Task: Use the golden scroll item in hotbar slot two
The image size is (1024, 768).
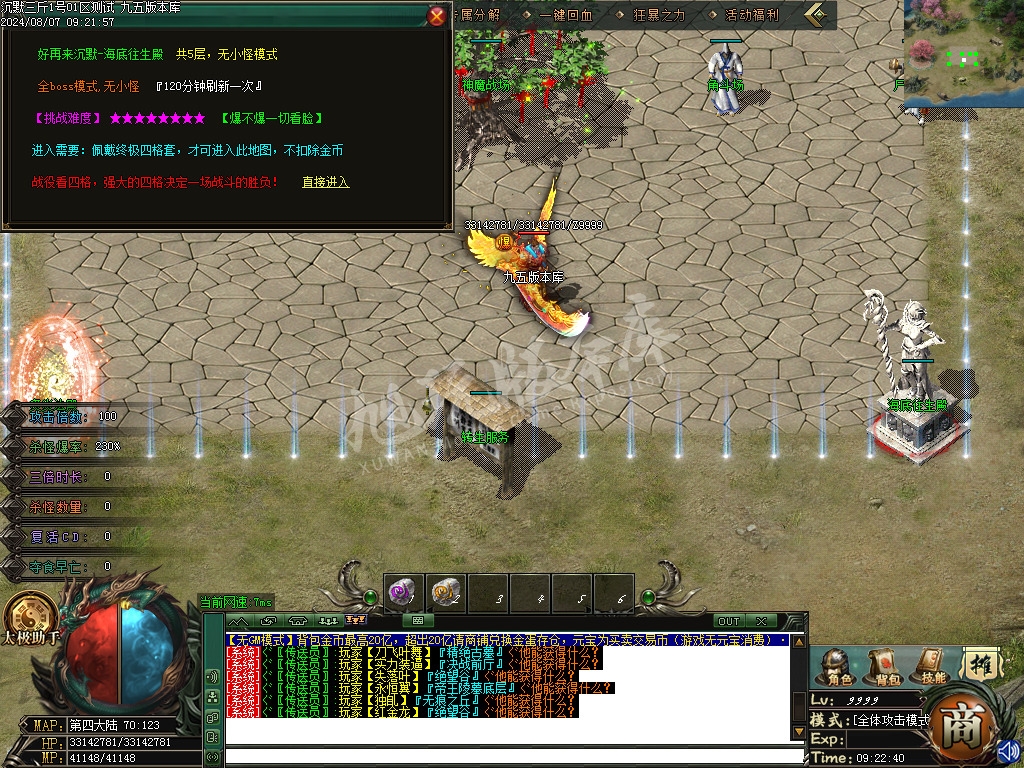Action: (446, 595)
